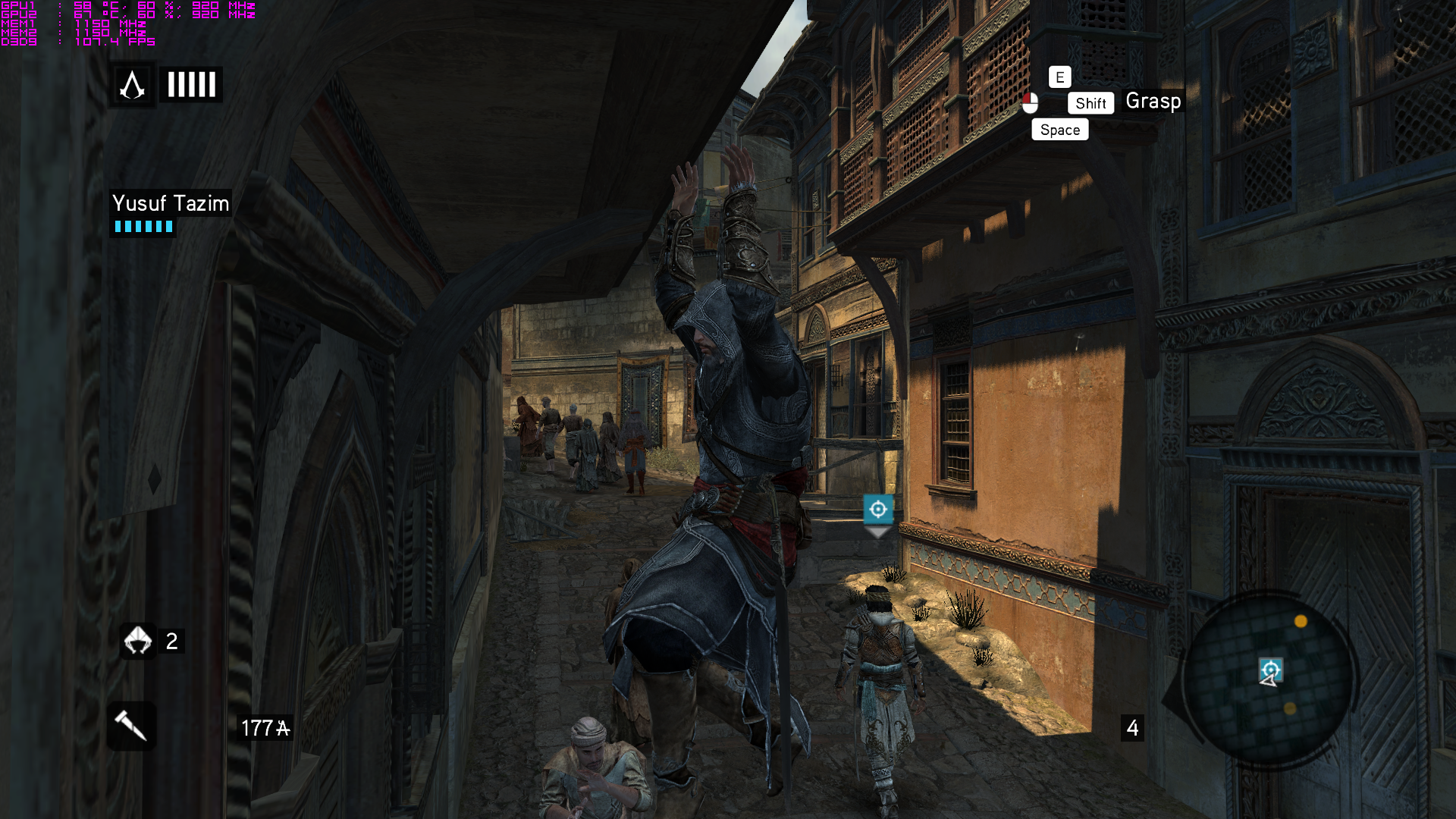This screenshot has width=1456, height=819.
Task: Select the hidden blade weapon icon
Action: click(x=131, y=726)
